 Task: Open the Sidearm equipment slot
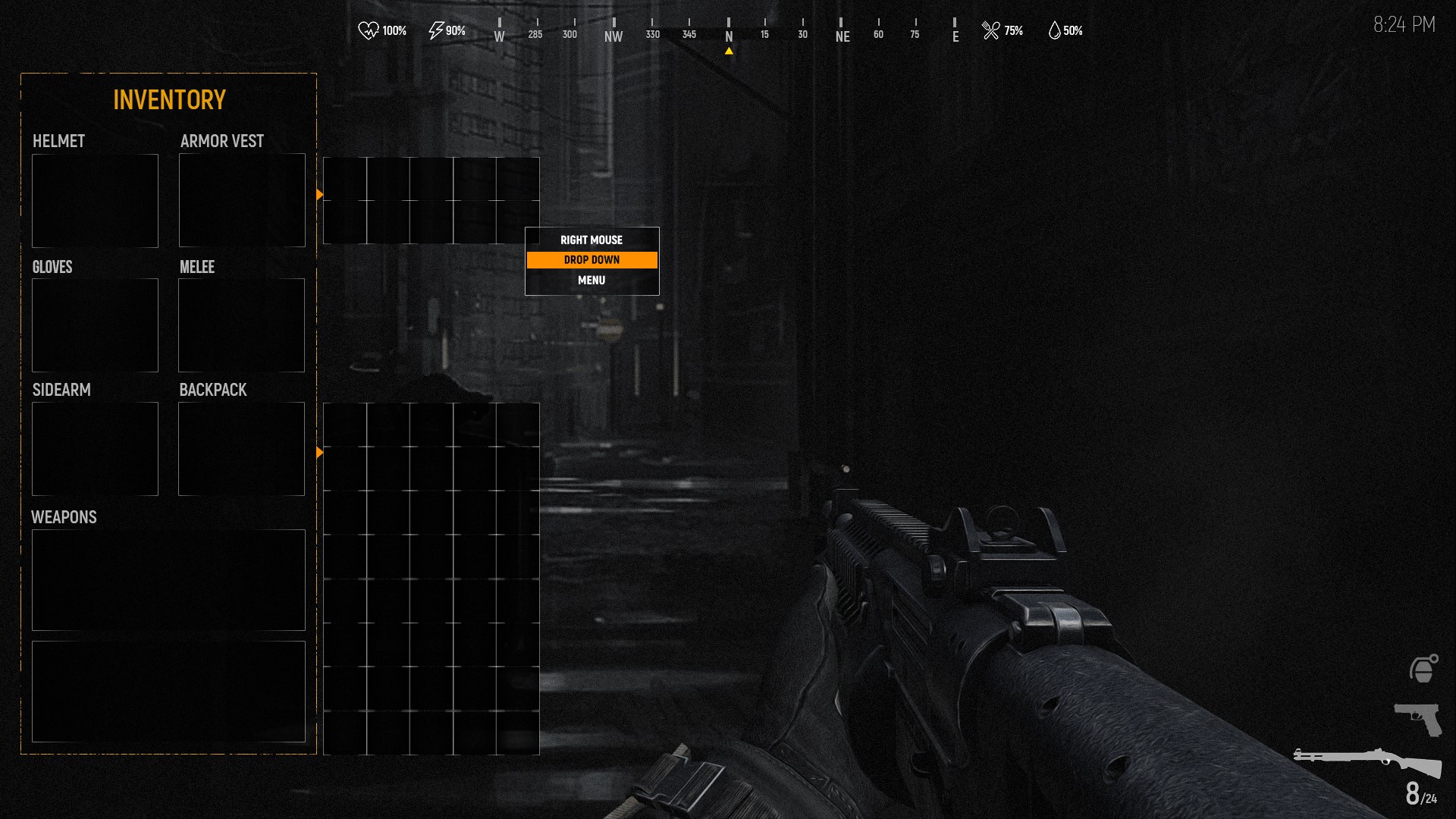click(x=95, y=449)
